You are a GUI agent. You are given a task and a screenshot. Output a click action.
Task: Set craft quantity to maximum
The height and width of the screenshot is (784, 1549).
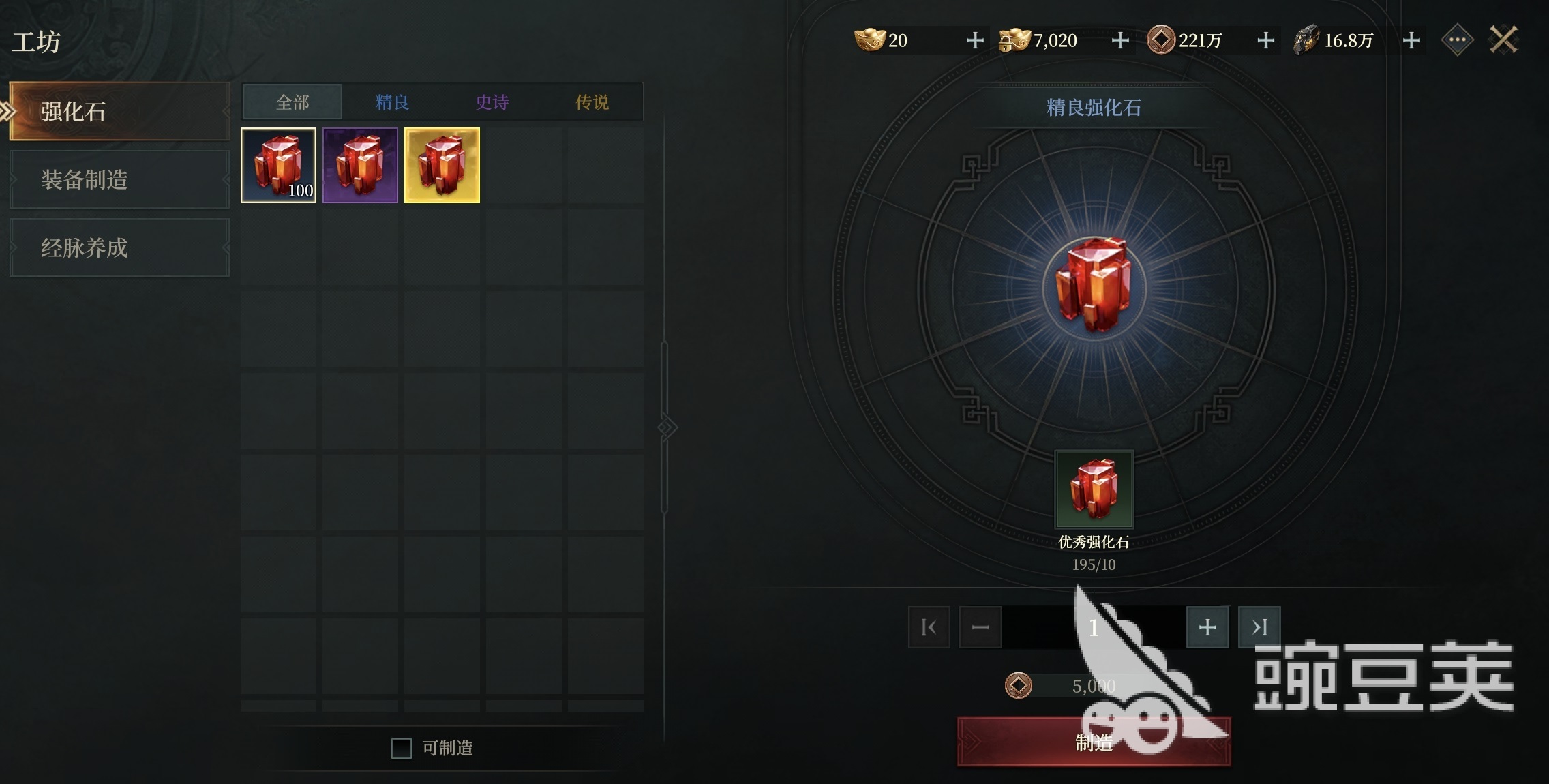[1259, 627]
